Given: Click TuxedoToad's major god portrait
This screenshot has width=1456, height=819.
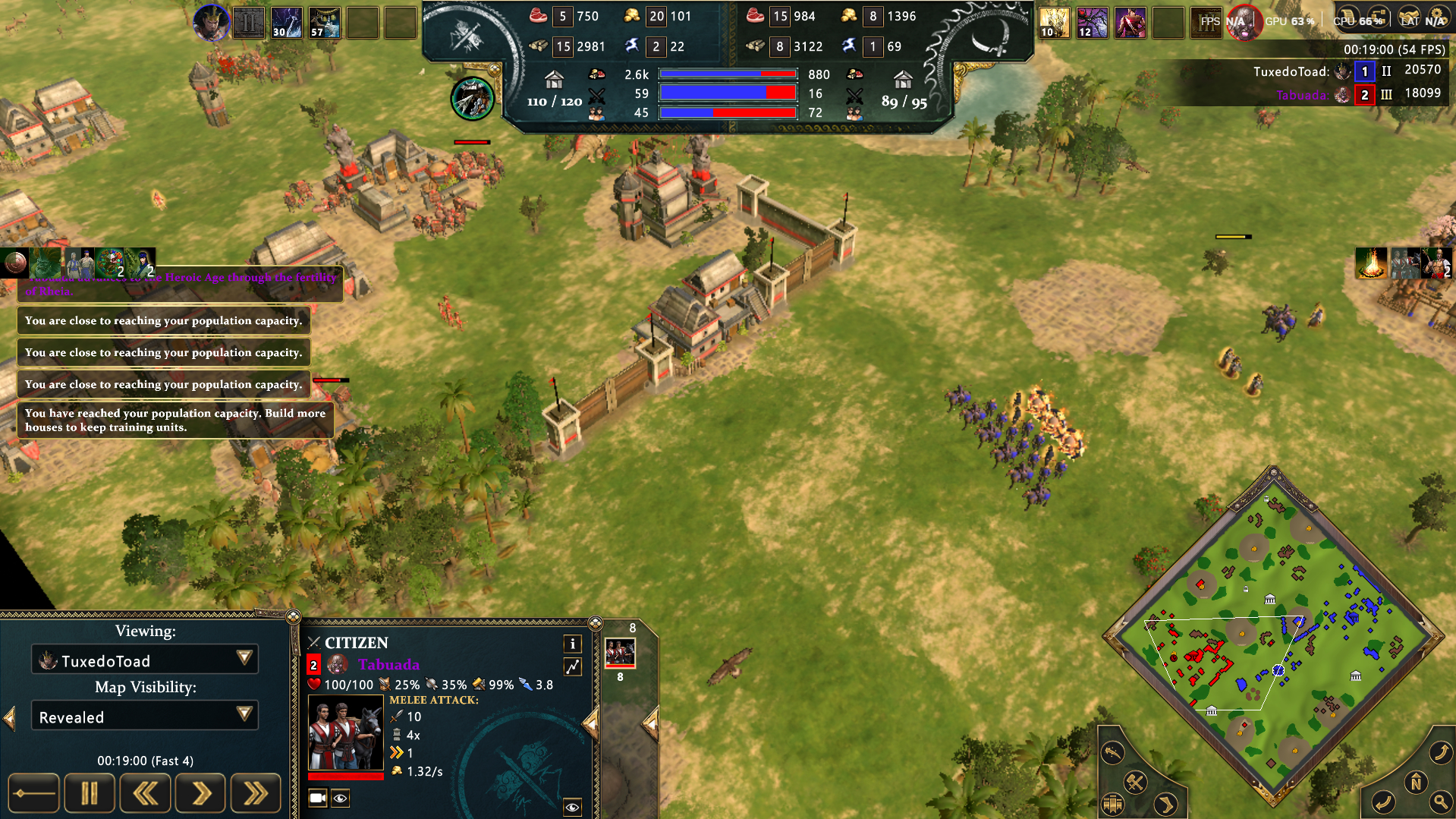Looking at the screenshot, I should pyautogui.click(x=211, y=23).
